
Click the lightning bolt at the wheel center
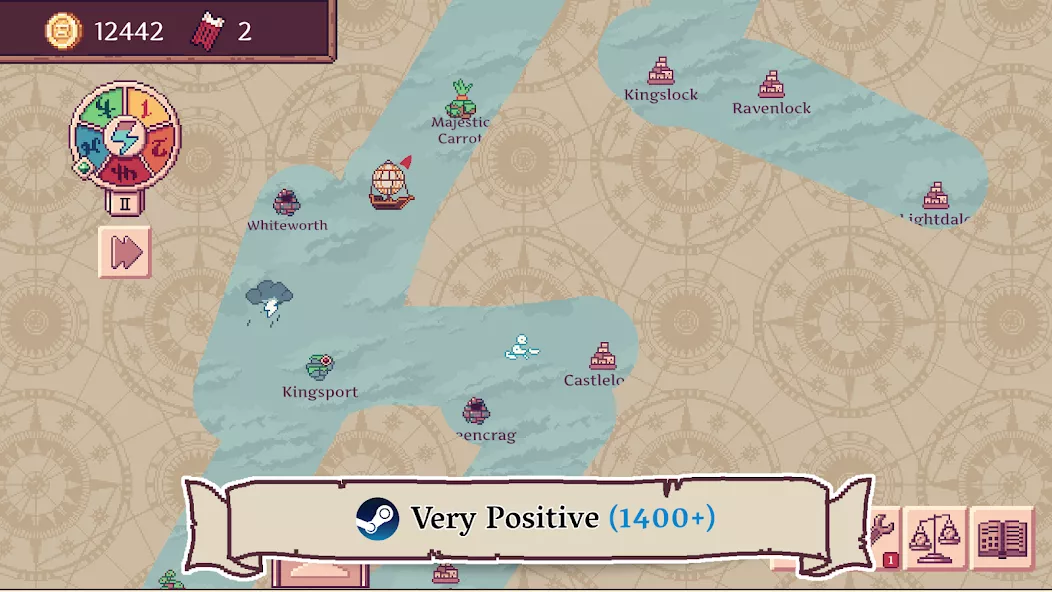(125, 137)
